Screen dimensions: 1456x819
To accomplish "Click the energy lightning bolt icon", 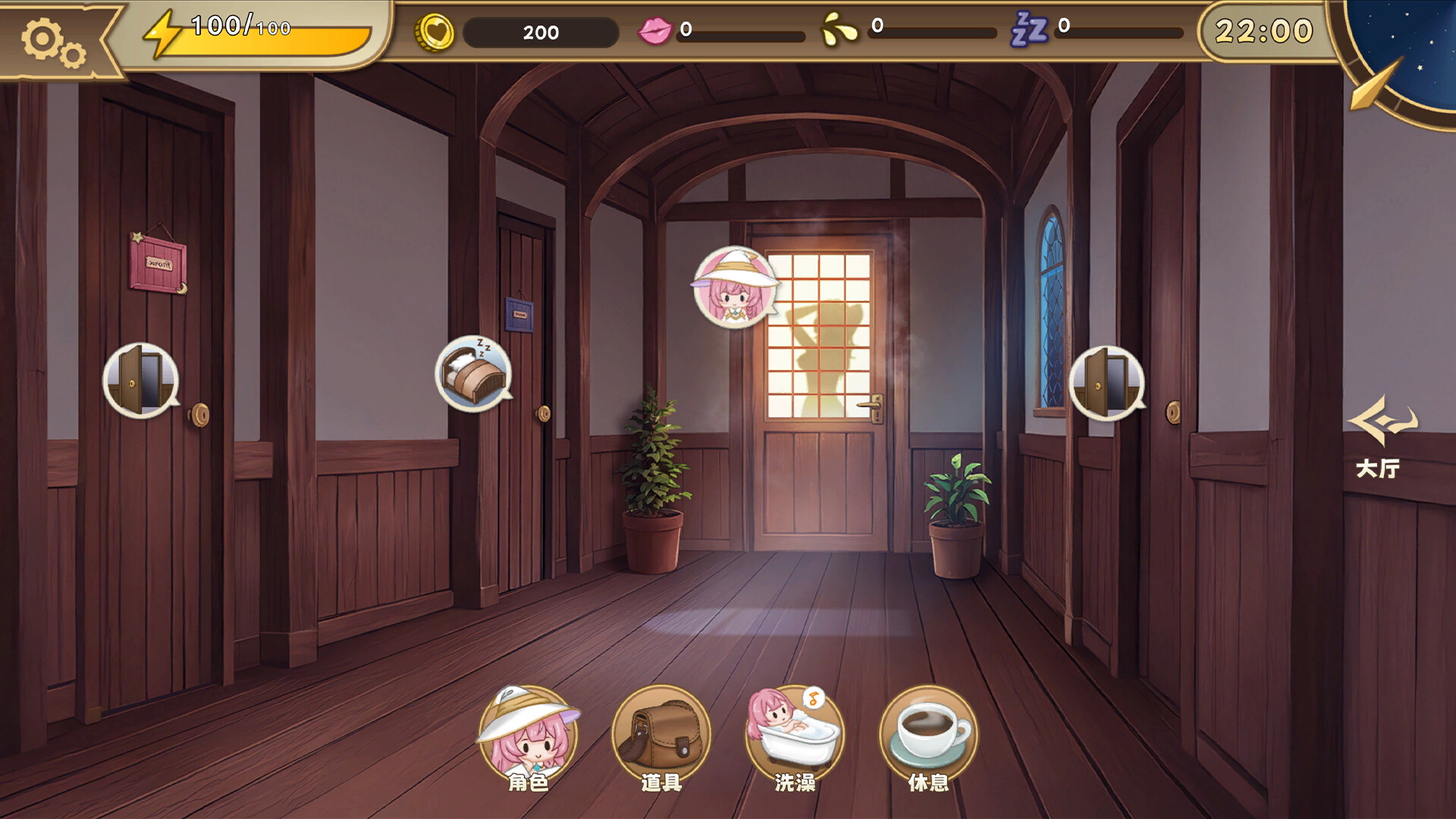I will 162,32.
